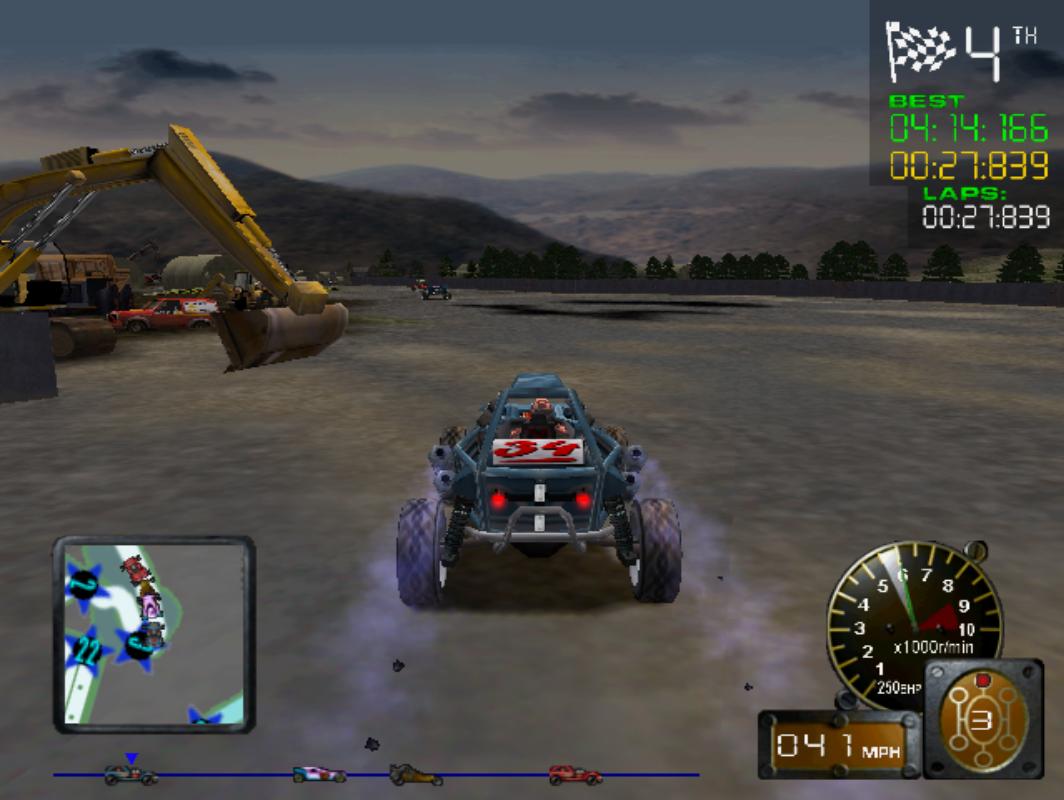This screenshot has height=800, width=1064.
Task: Select the white and pink car progress marker
Action: click(319, 774)
